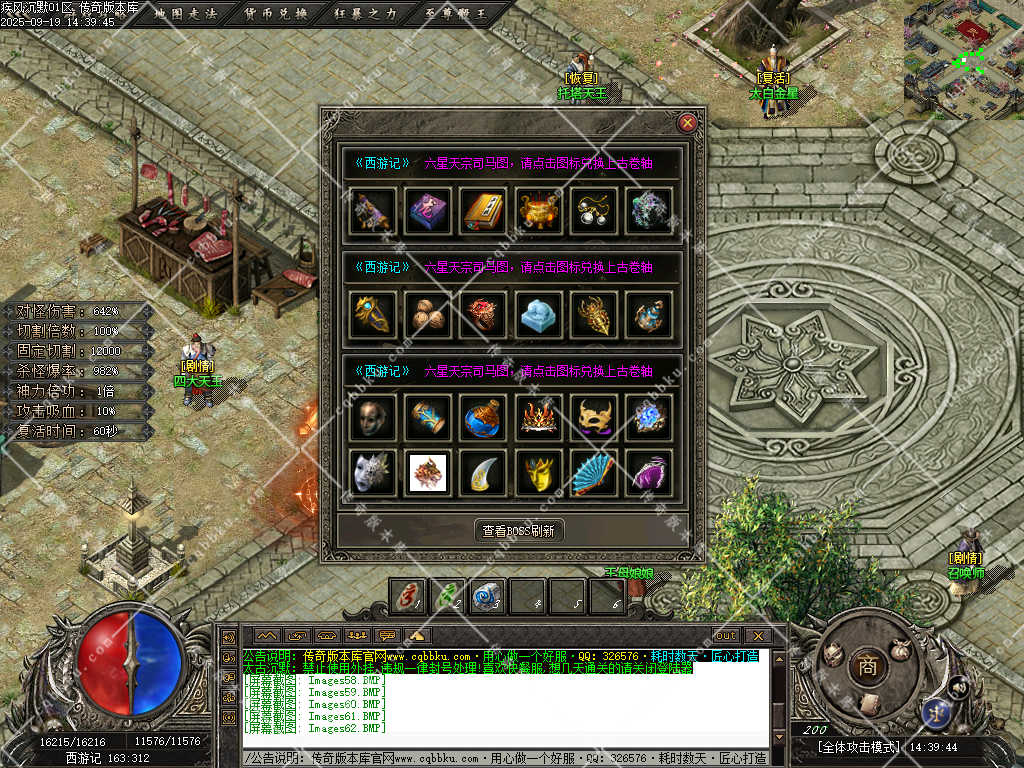Open the 商 shop button
This screenshot has width=1024, height=768.
pos(864,667)
